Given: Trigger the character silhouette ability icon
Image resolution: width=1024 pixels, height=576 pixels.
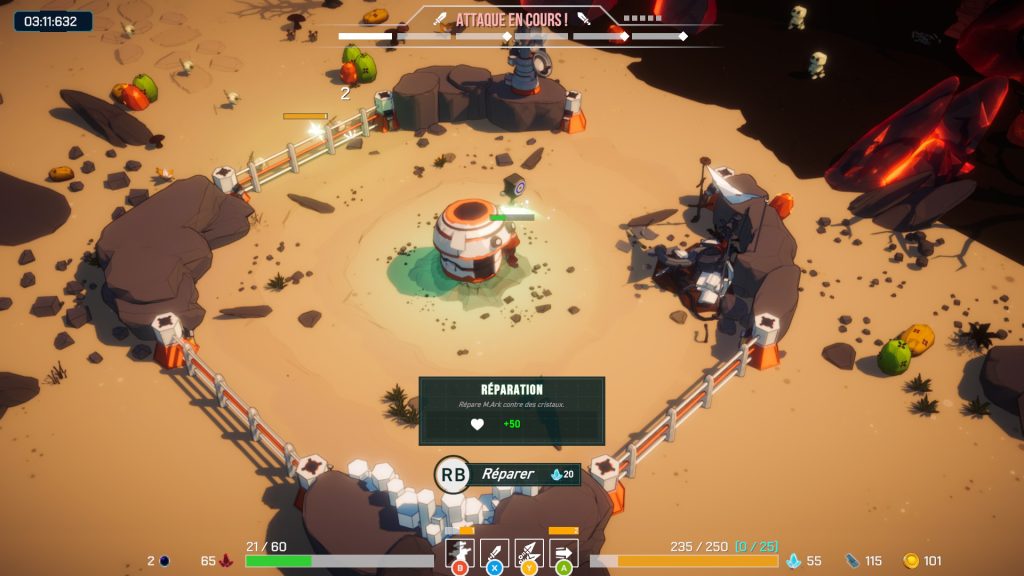Looking at the screenshot, I should click(x=460, y=552).
